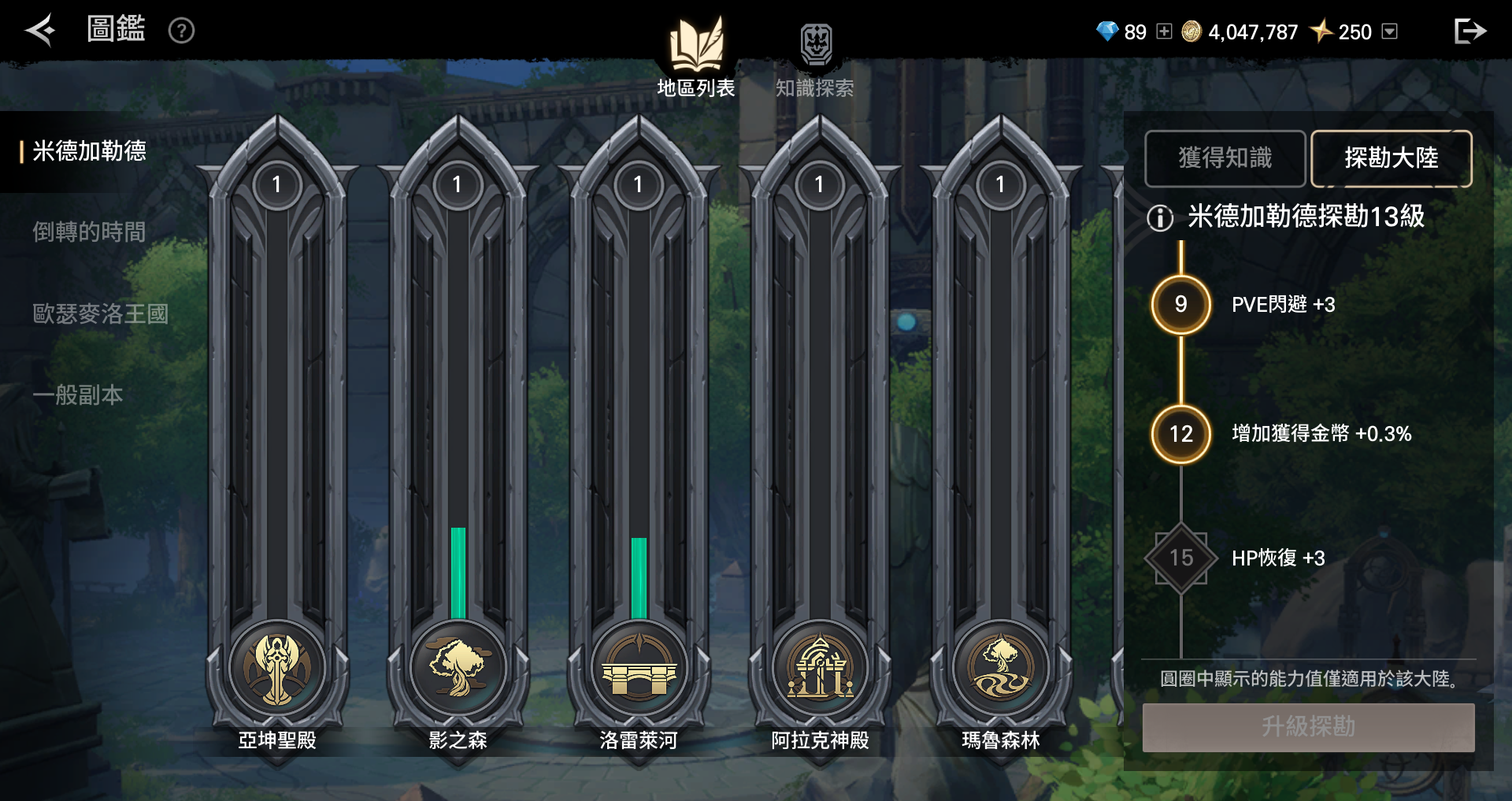Exit the codex via the exit icon
This screenshot has height=801, width=1512.
[1469, 31]
